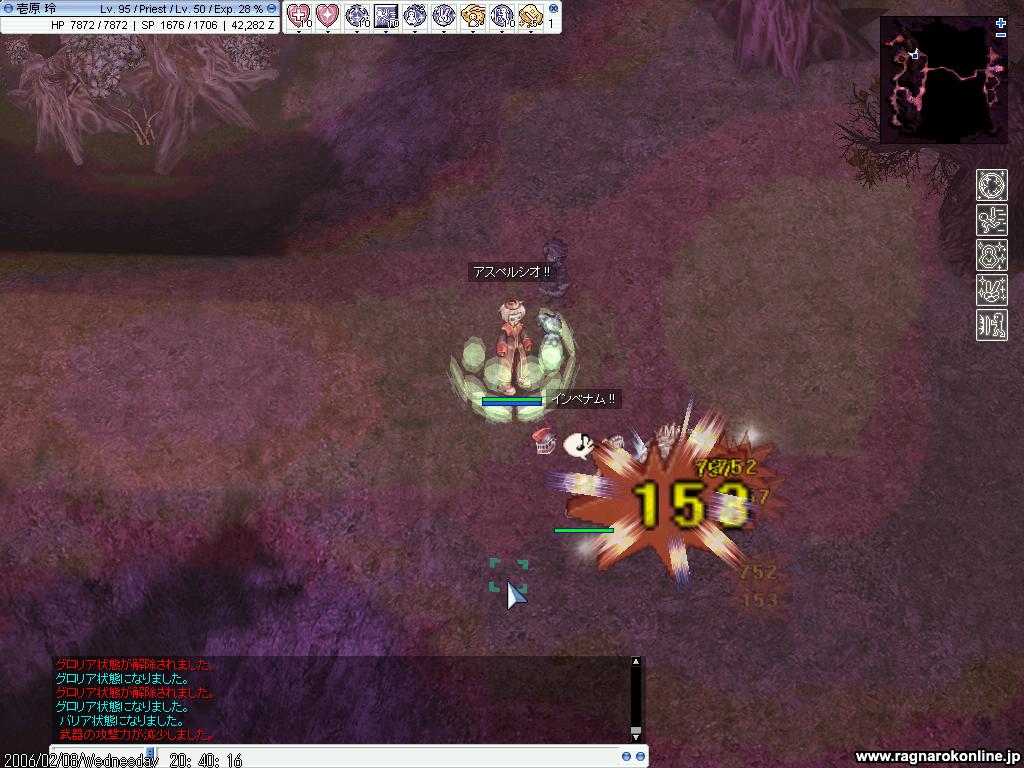The image size is (1024, 768).
Task: Use the last yellow hotbar item
Action: 530,15
